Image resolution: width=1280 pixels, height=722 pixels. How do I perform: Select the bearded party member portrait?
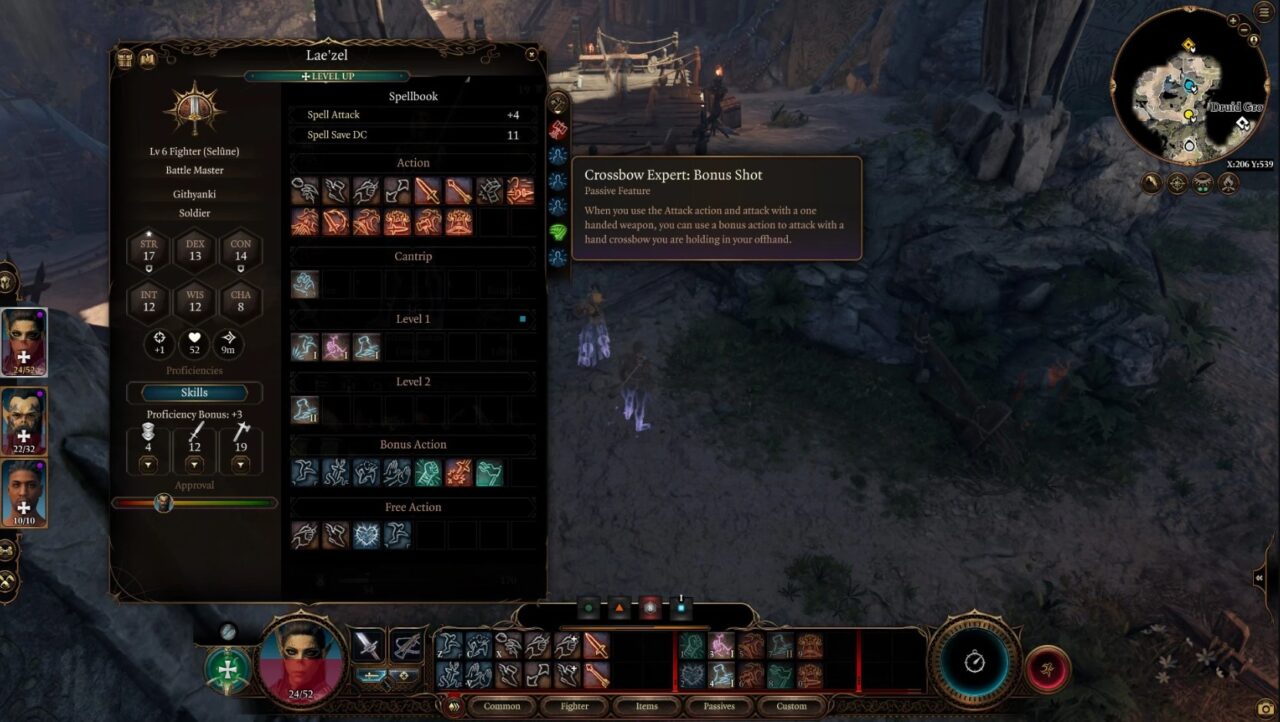(24, 421)
